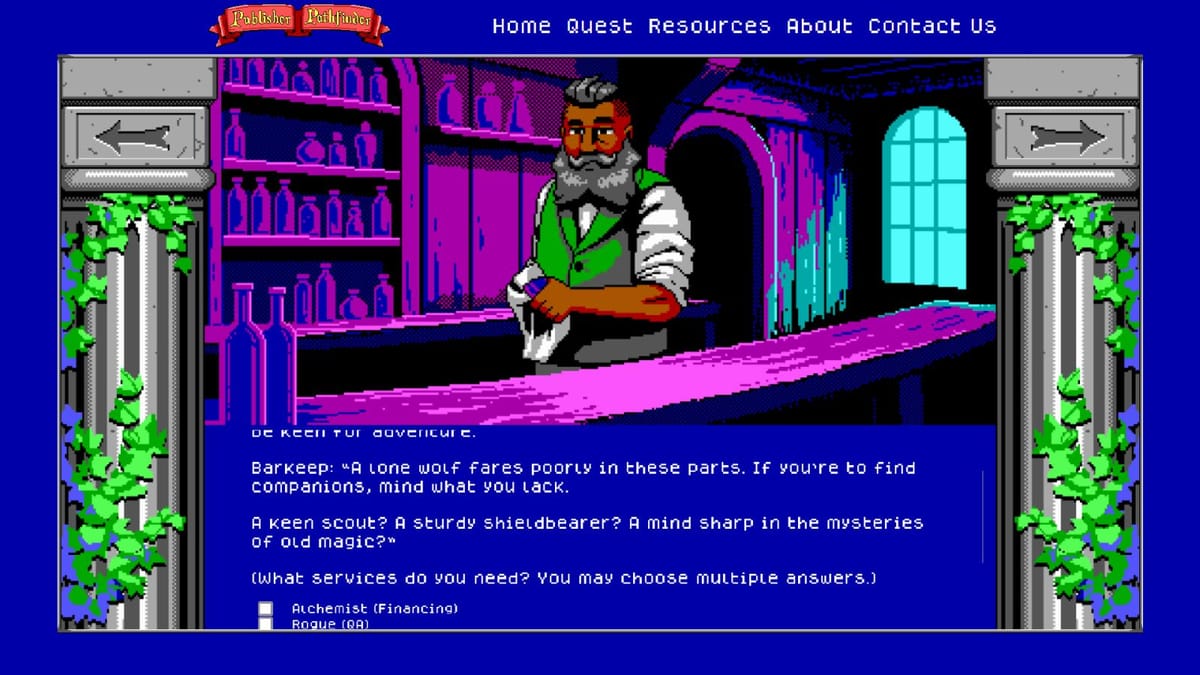
Task: Click the left arrow stone button
Action: (138, 137)
